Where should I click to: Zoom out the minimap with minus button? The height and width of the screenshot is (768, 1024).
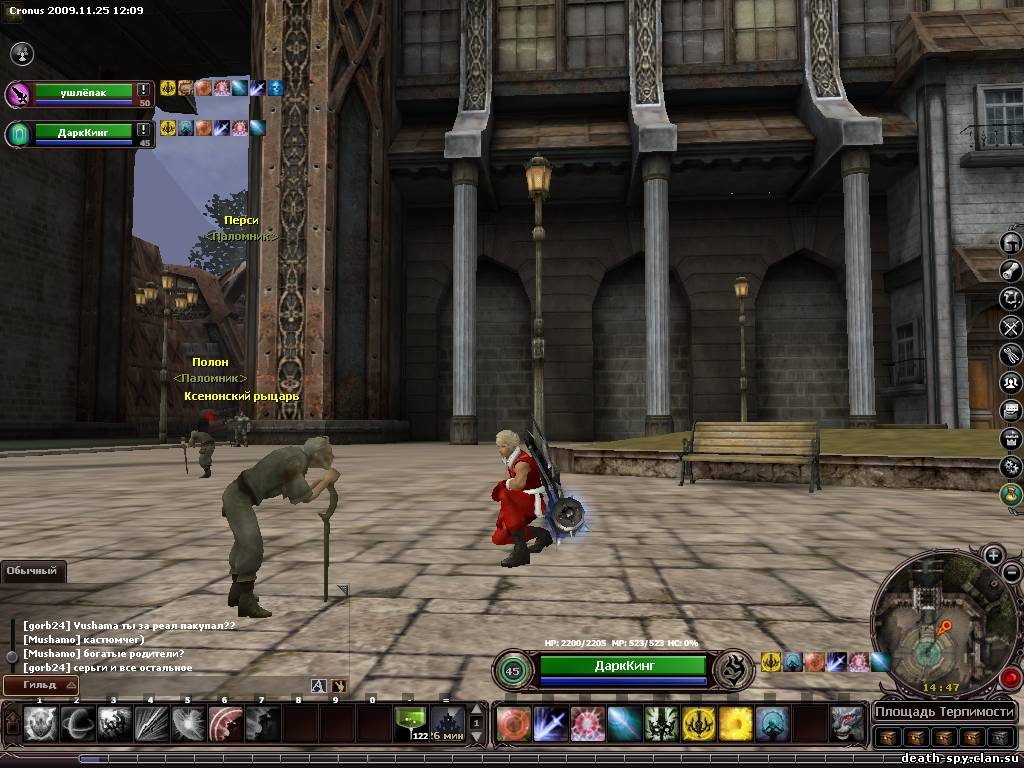click(1011, 574)
